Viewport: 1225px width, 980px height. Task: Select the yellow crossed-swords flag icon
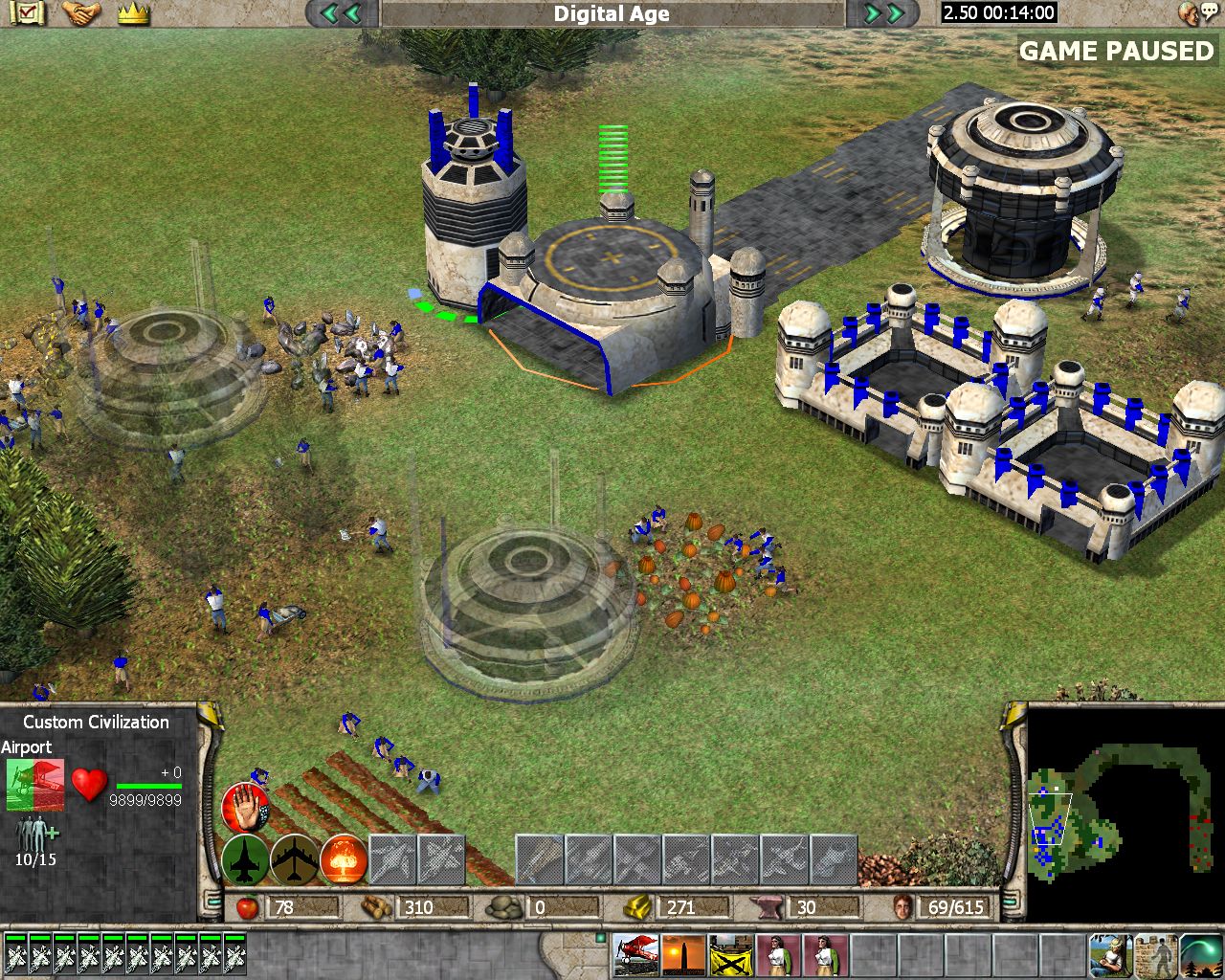(x=731, y=954)
